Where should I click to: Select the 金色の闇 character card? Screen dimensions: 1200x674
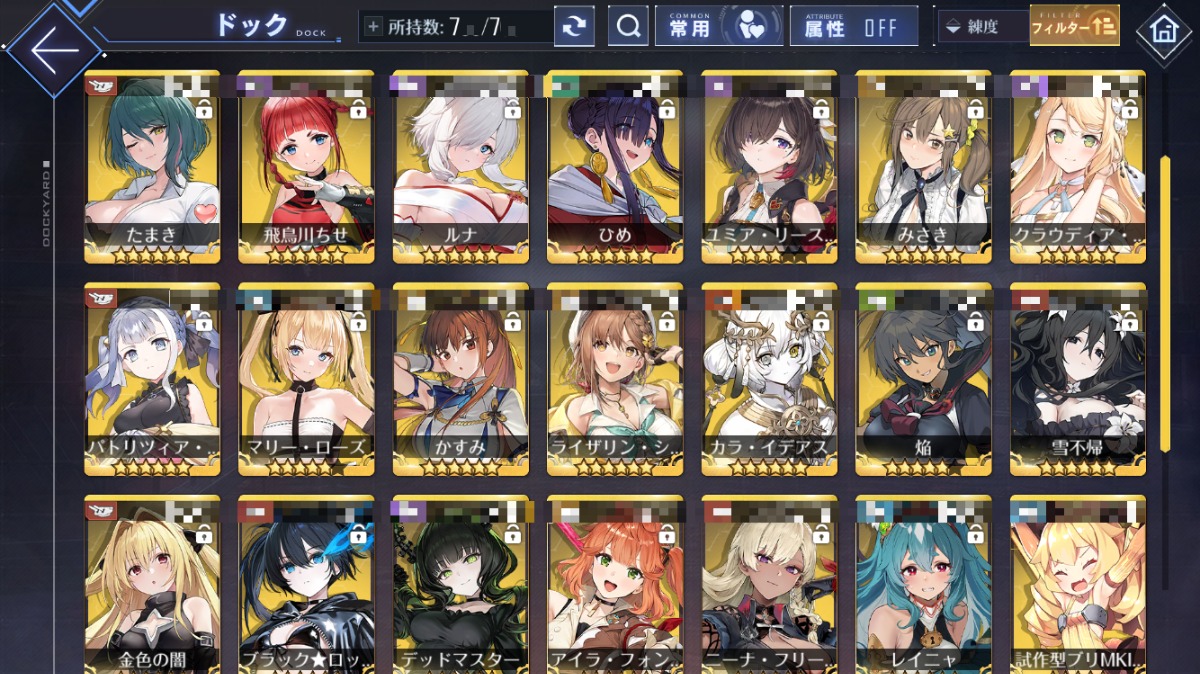point(138,585)
